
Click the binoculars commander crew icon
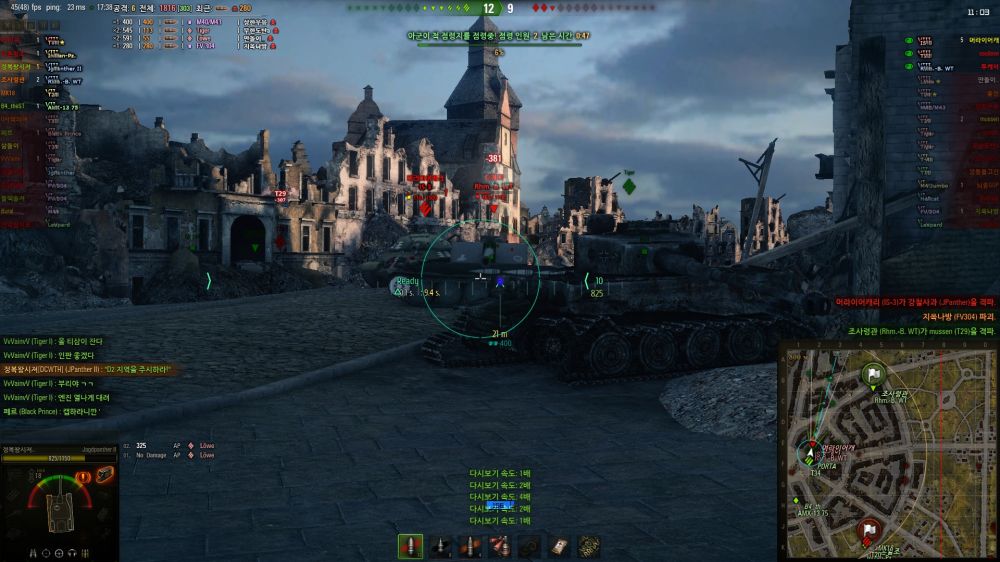point(36,551)
